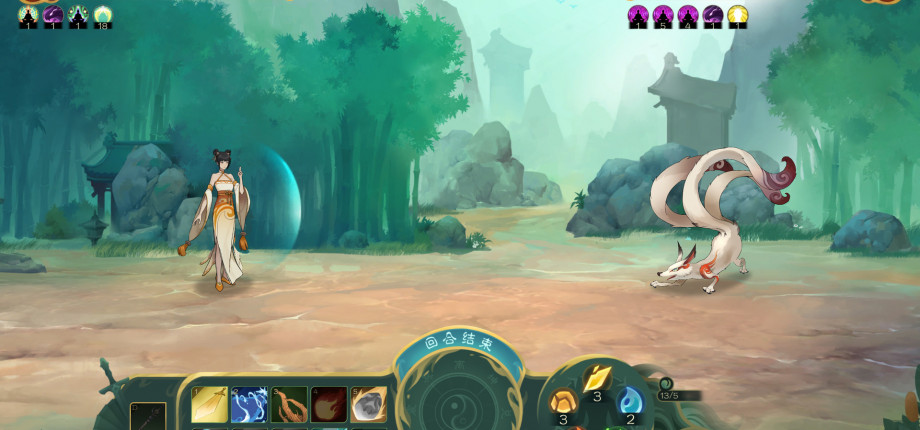920x430 pixels.
Task: Click the 回合结束 end turn button
Action: (459, 342)
